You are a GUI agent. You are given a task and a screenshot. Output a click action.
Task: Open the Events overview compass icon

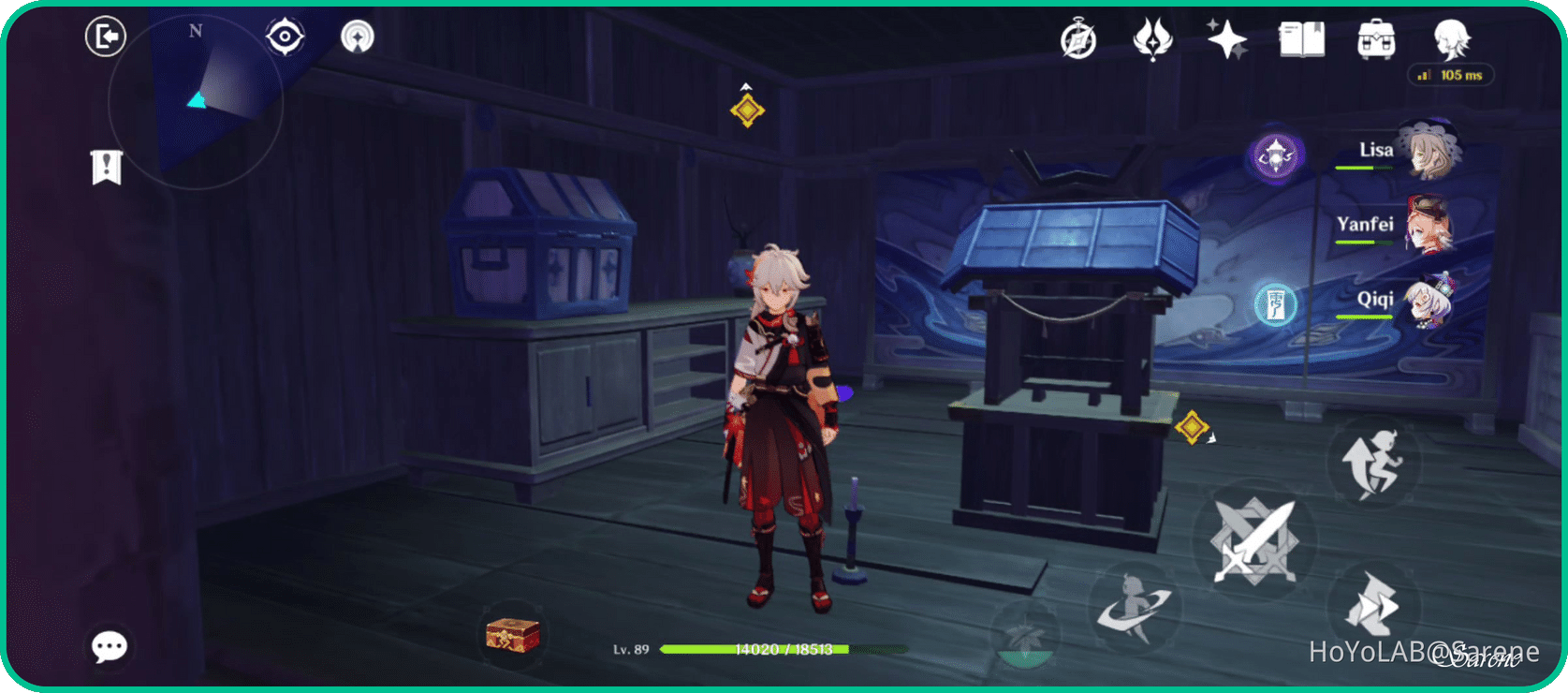[1078, 39]
